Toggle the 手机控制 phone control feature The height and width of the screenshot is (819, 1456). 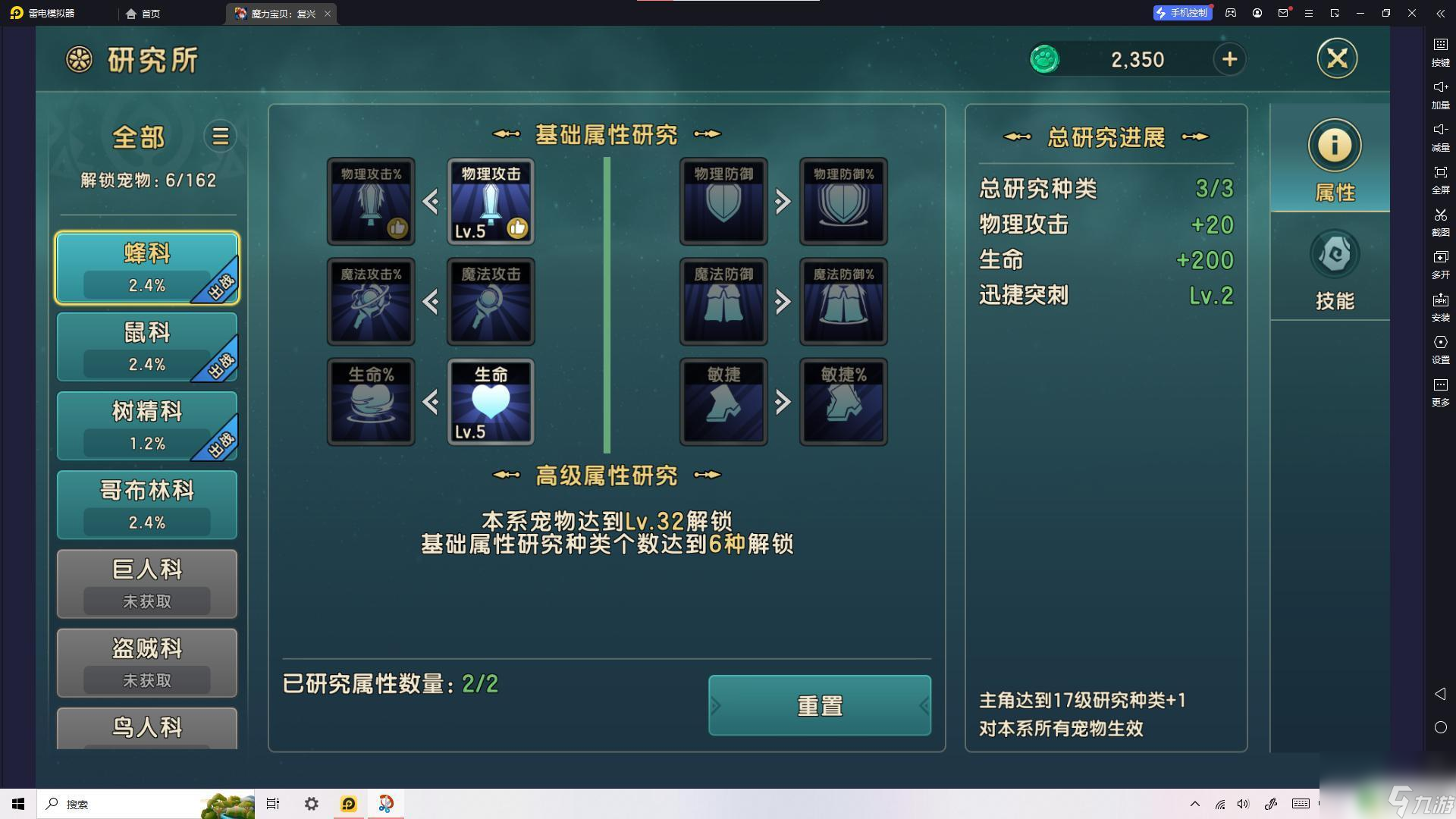[x=1182, y=13]
